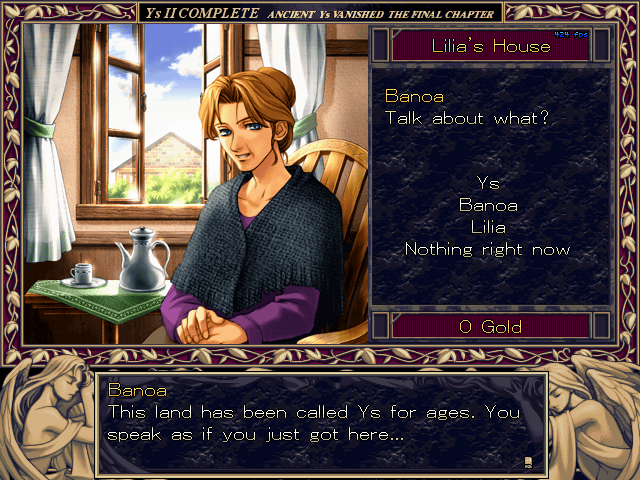Pick "Nothing right now" to end talk
The height and width of the screenshot is (480, 640).
[x=488, y=249]
